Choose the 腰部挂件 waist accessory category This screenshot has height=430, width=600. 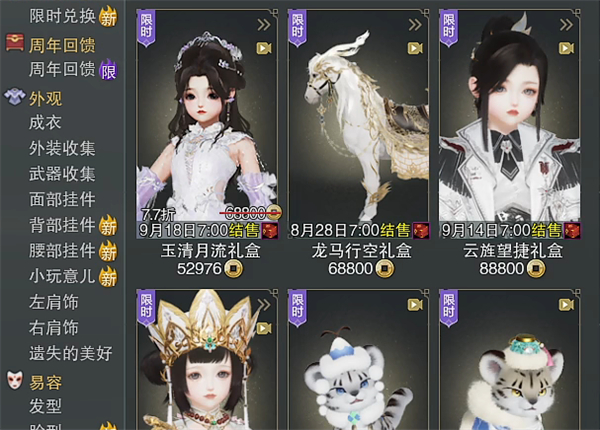point(62,250)
